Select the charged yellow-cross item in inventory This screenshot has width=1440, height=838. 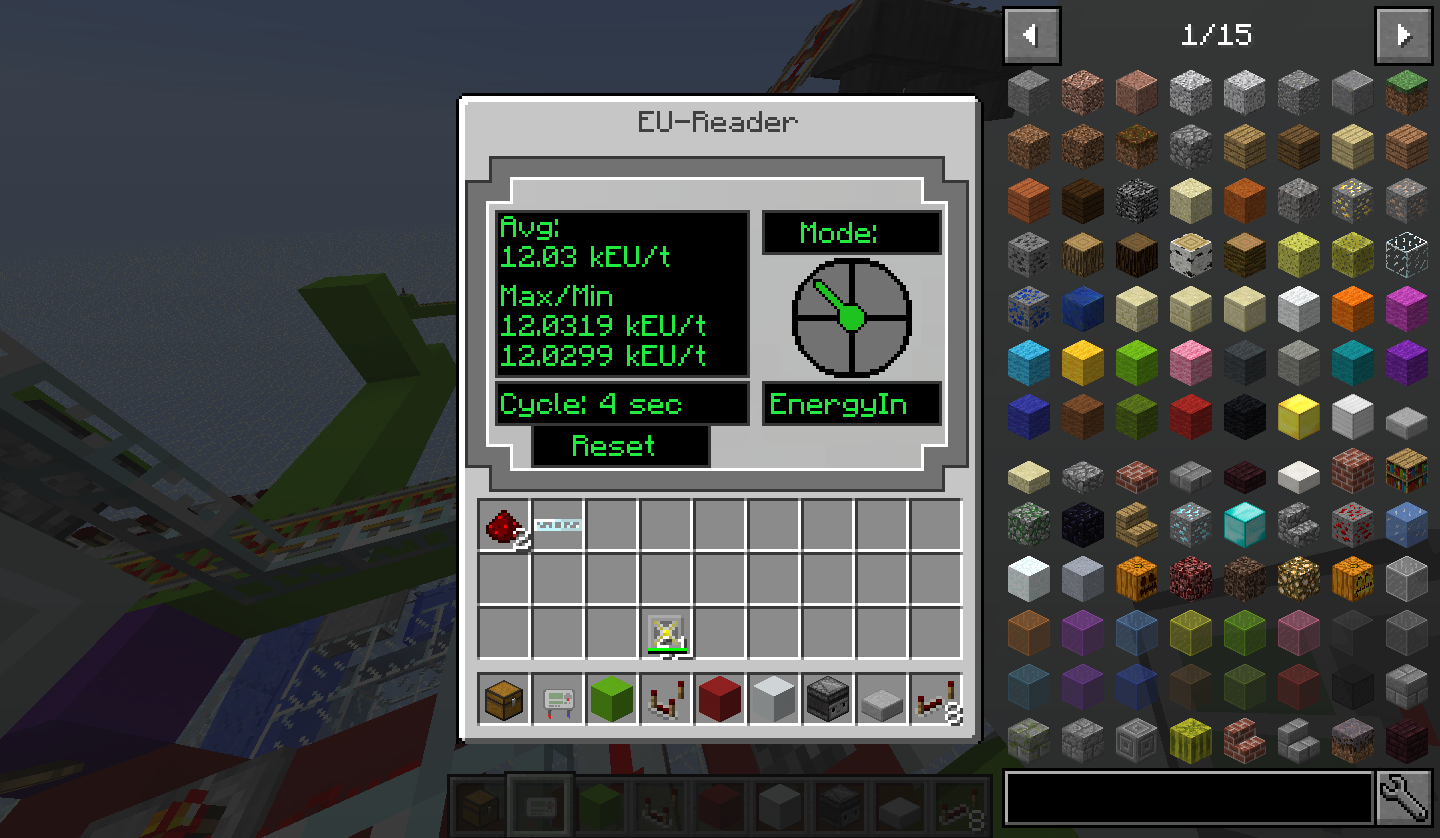point(666,634)
